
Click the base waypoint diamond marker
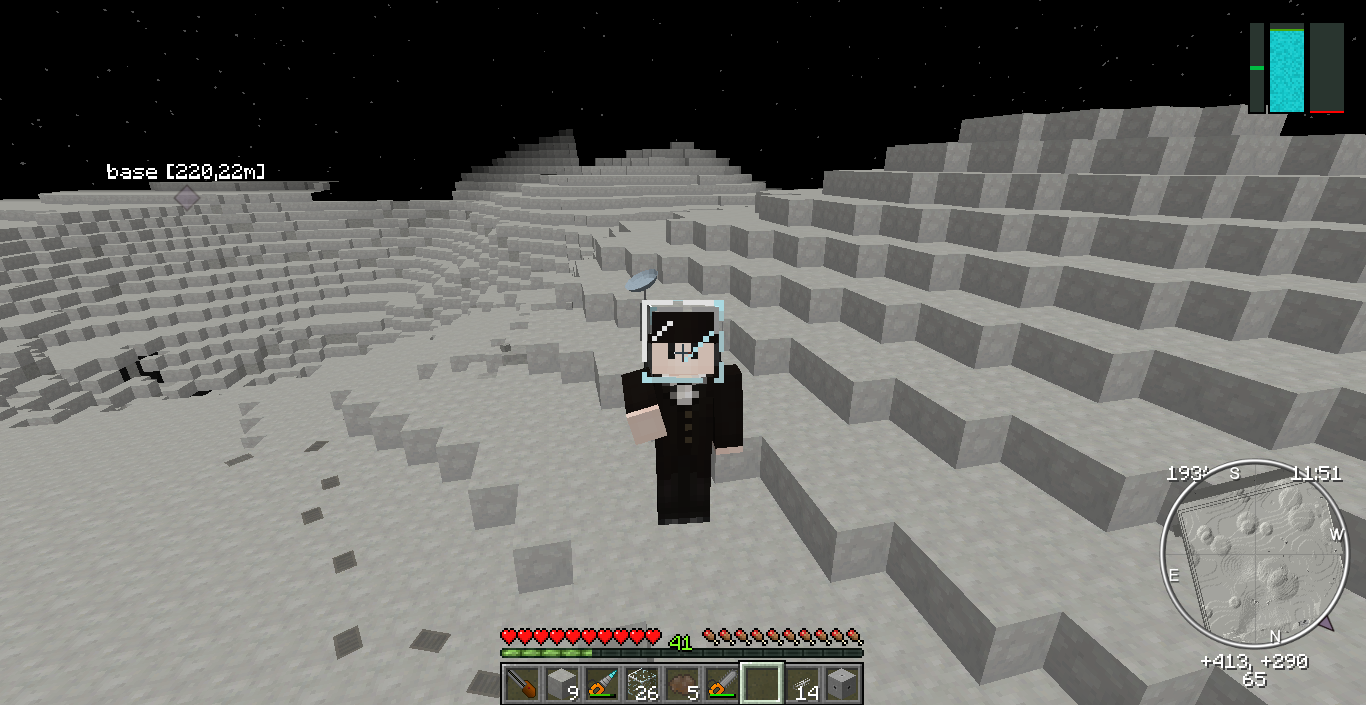point(187,197)
